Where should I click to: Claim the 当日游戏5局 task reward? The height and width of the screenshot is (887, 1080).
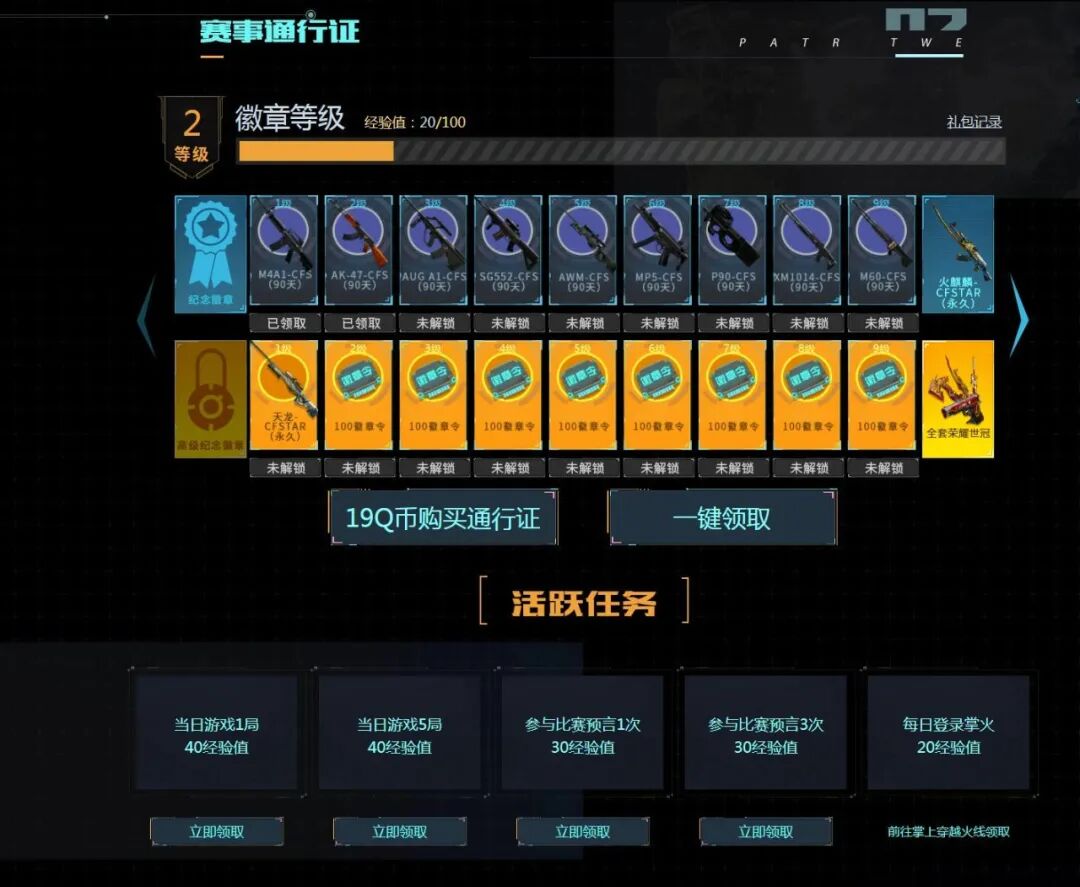[x=399, y=831]
